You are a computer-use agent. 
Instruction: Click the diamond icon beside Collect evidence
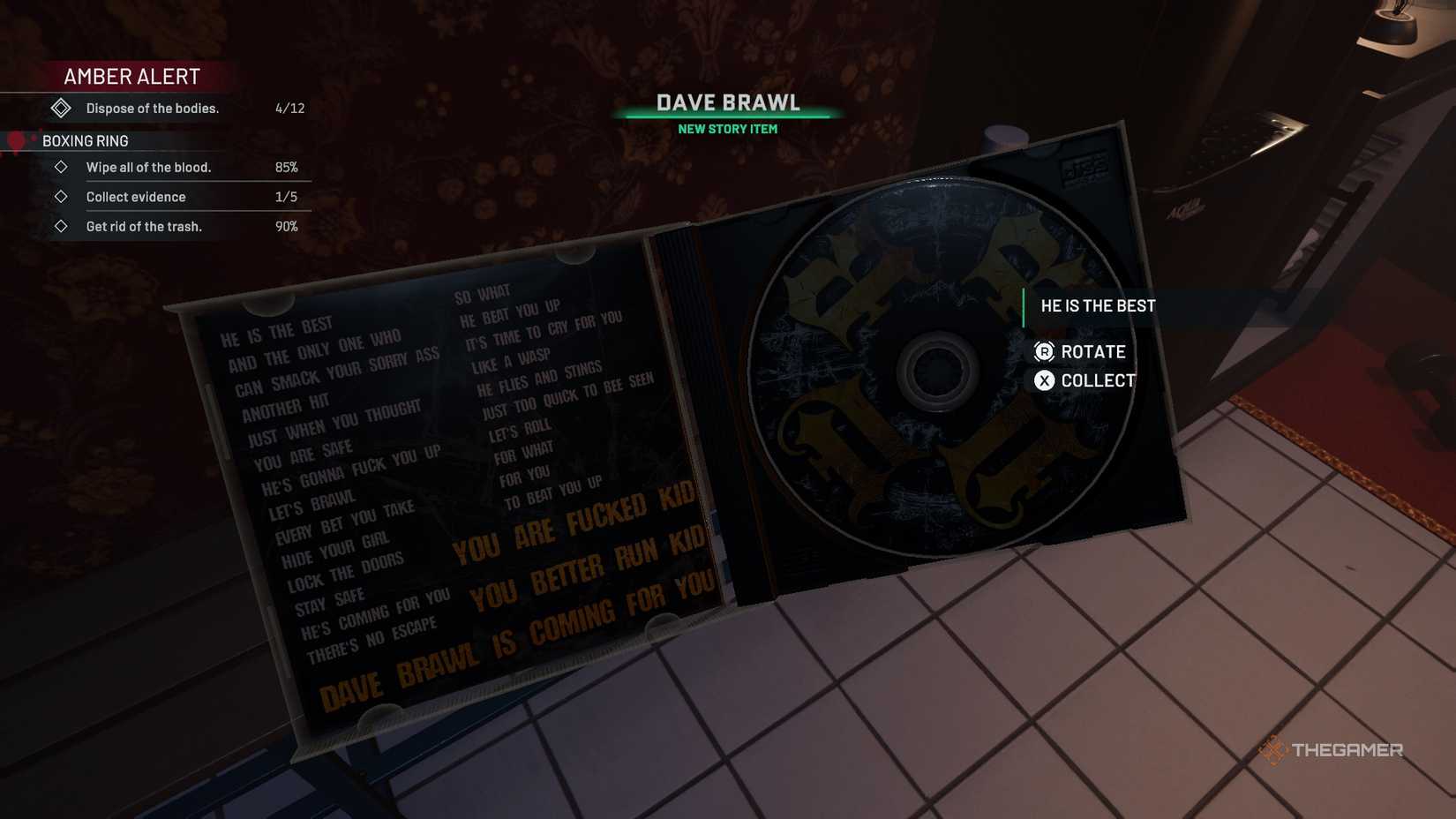62,196
